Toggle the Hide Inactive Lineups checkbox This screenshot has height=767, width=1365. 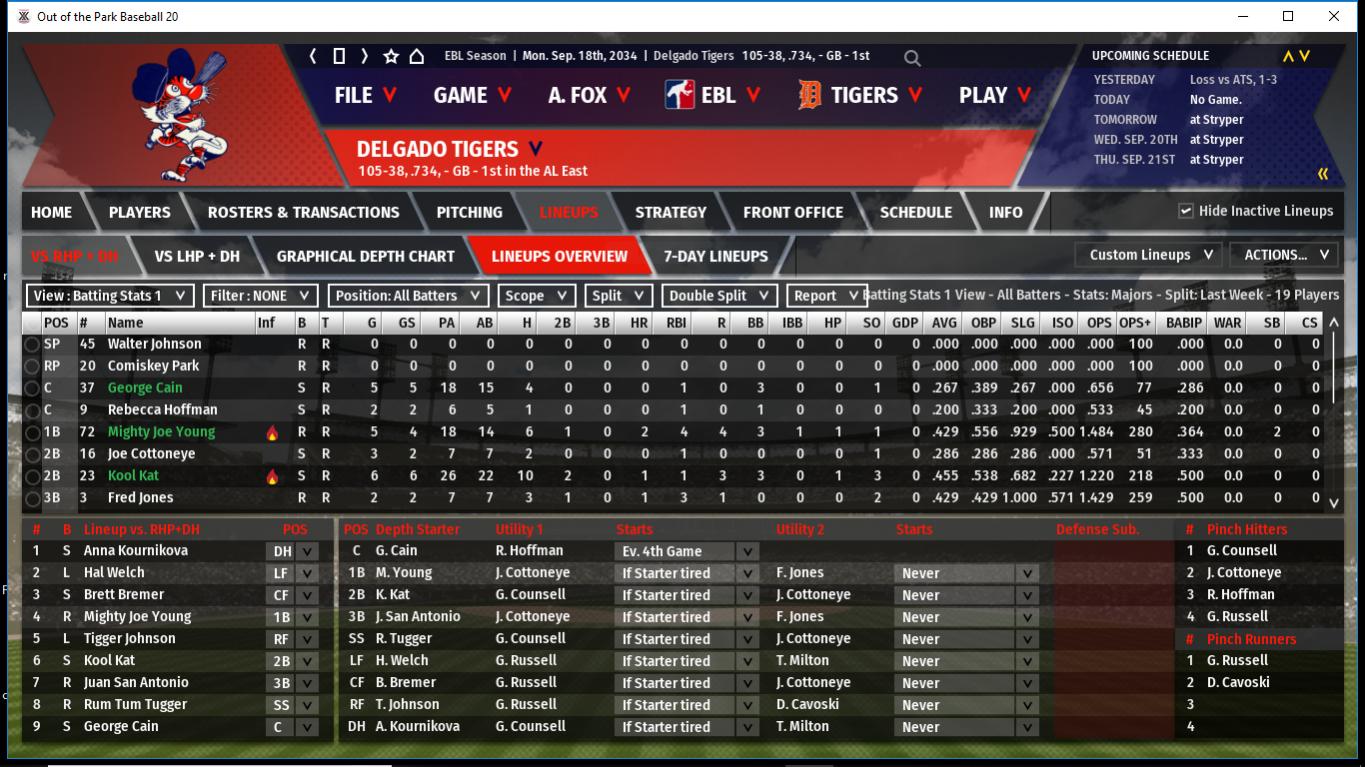(x=1186, y=211)
